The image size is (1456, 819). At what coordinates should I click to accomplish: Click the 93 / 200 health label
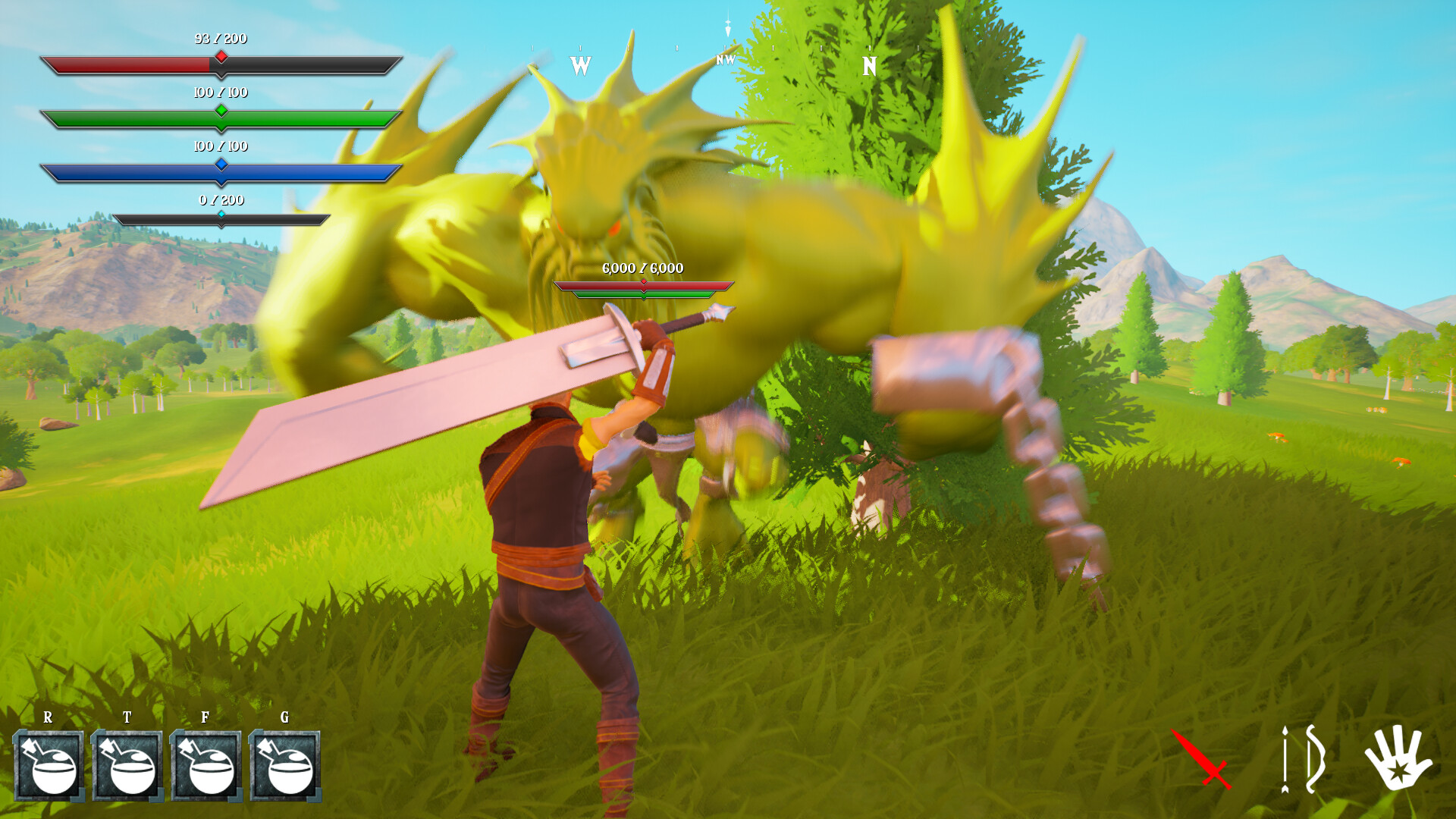coord(221,38)
